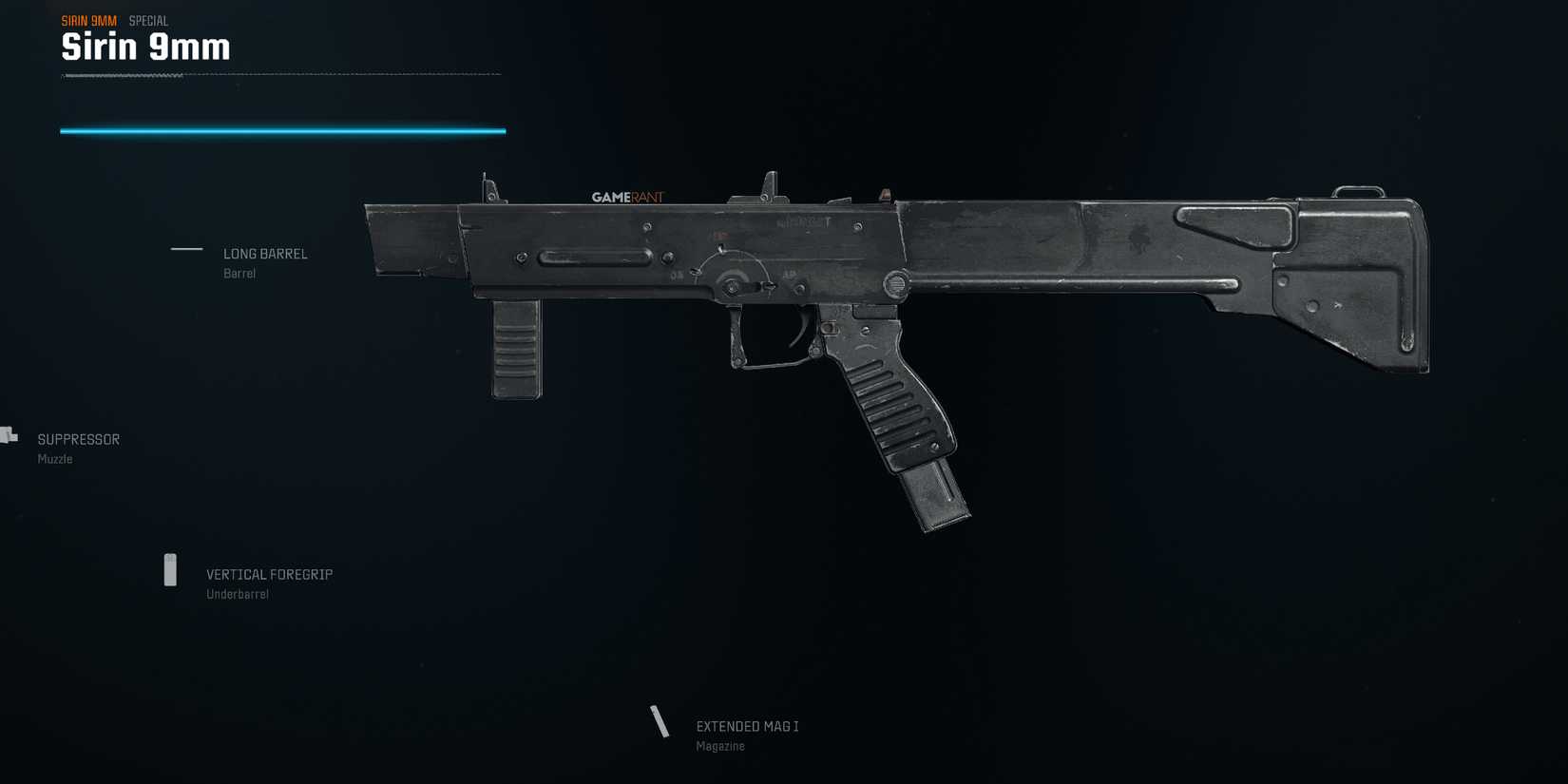Expand the Long Barrel attachment details

(265, 253)
